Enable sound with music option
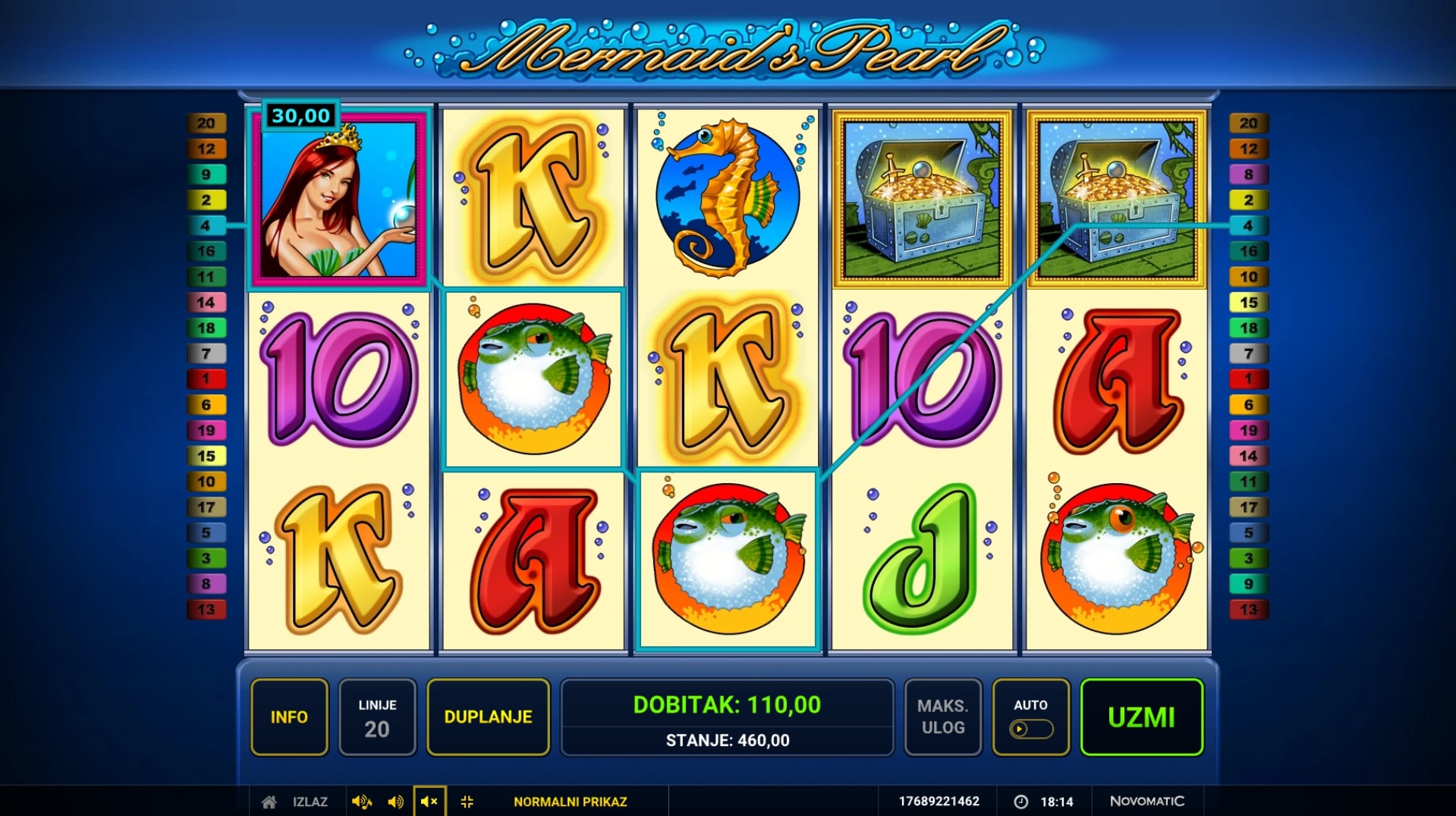 [361, 802]
